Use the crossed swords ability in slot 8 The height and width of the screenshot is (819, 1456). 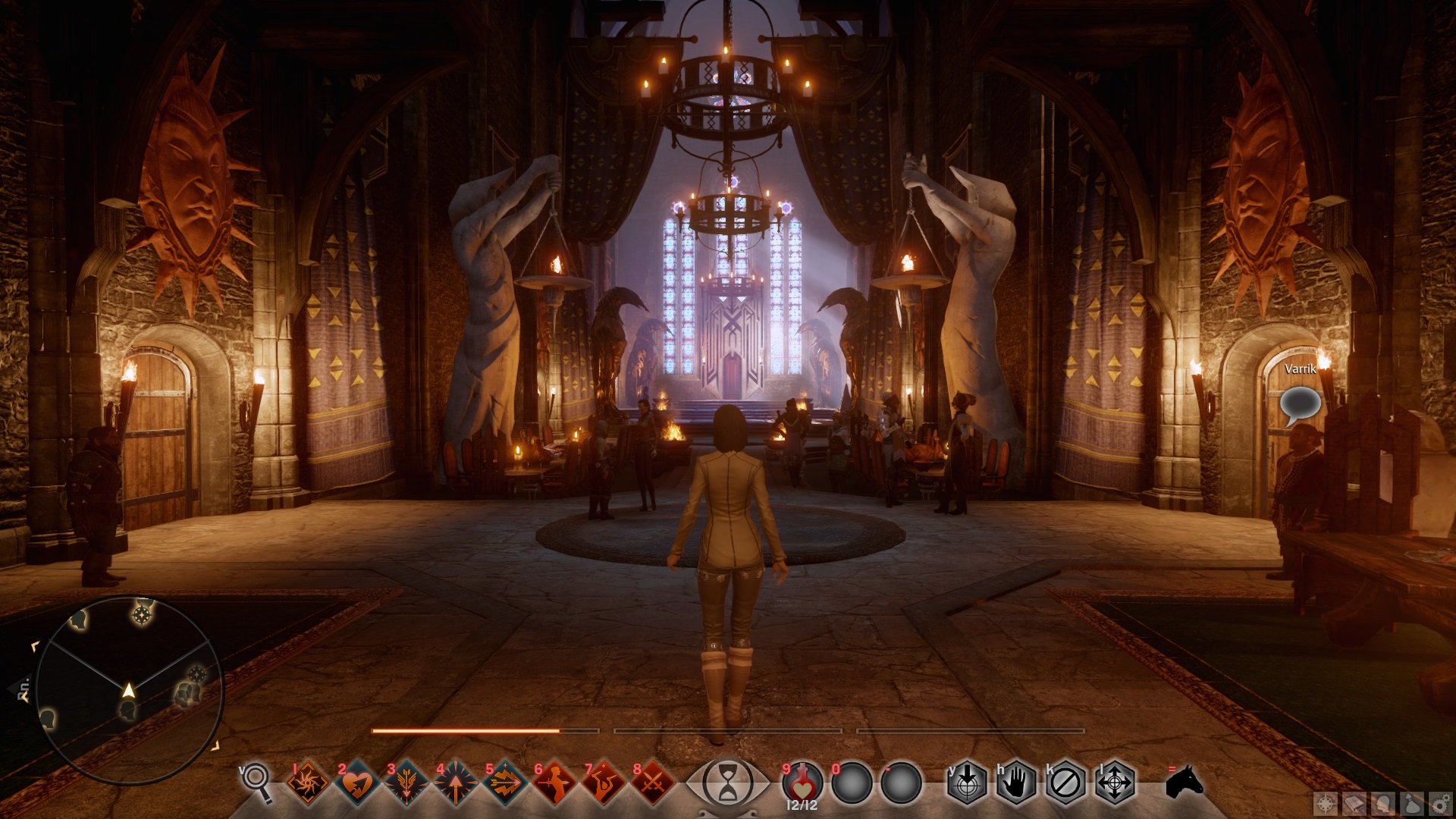click(653, 783)
